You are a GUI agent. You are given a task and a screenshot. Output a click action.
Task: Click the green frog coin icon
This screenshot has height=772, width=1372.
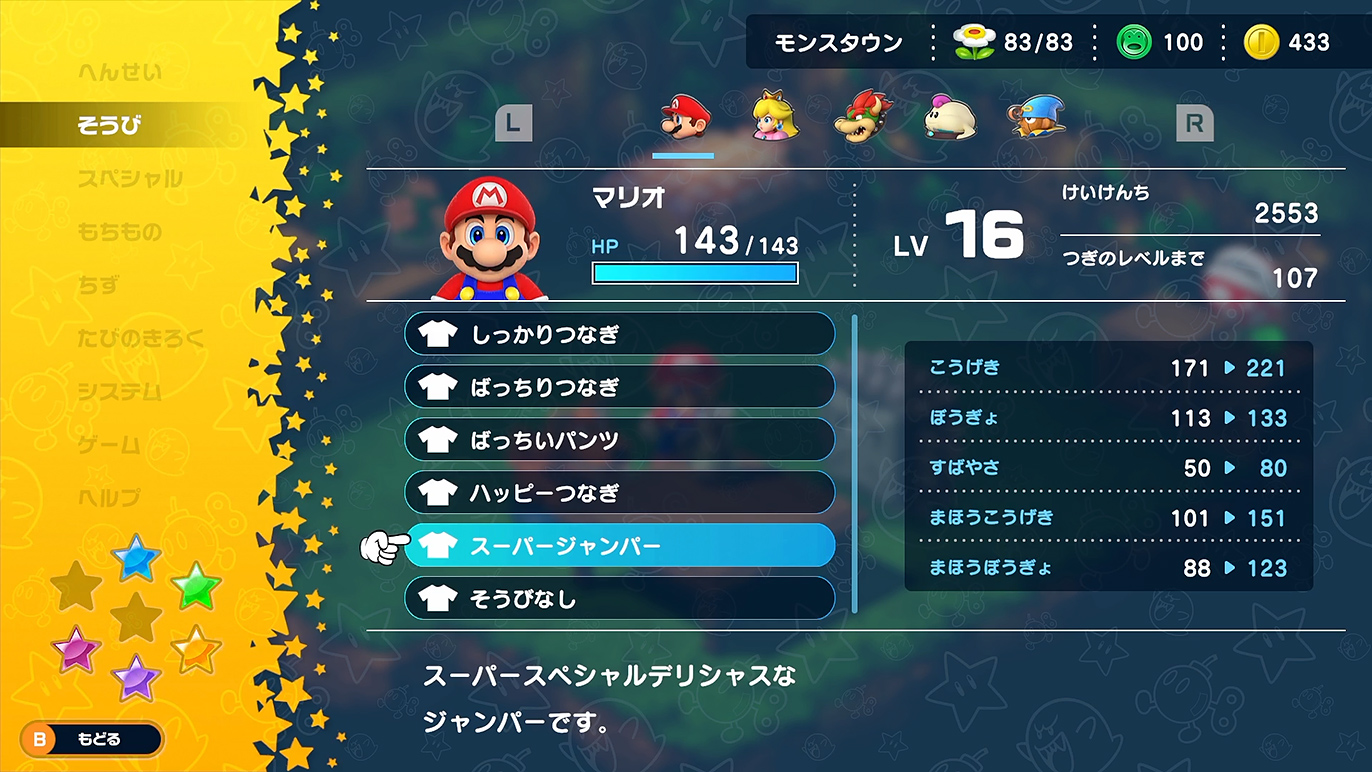pyautogui.click(x=1135, y=42)
